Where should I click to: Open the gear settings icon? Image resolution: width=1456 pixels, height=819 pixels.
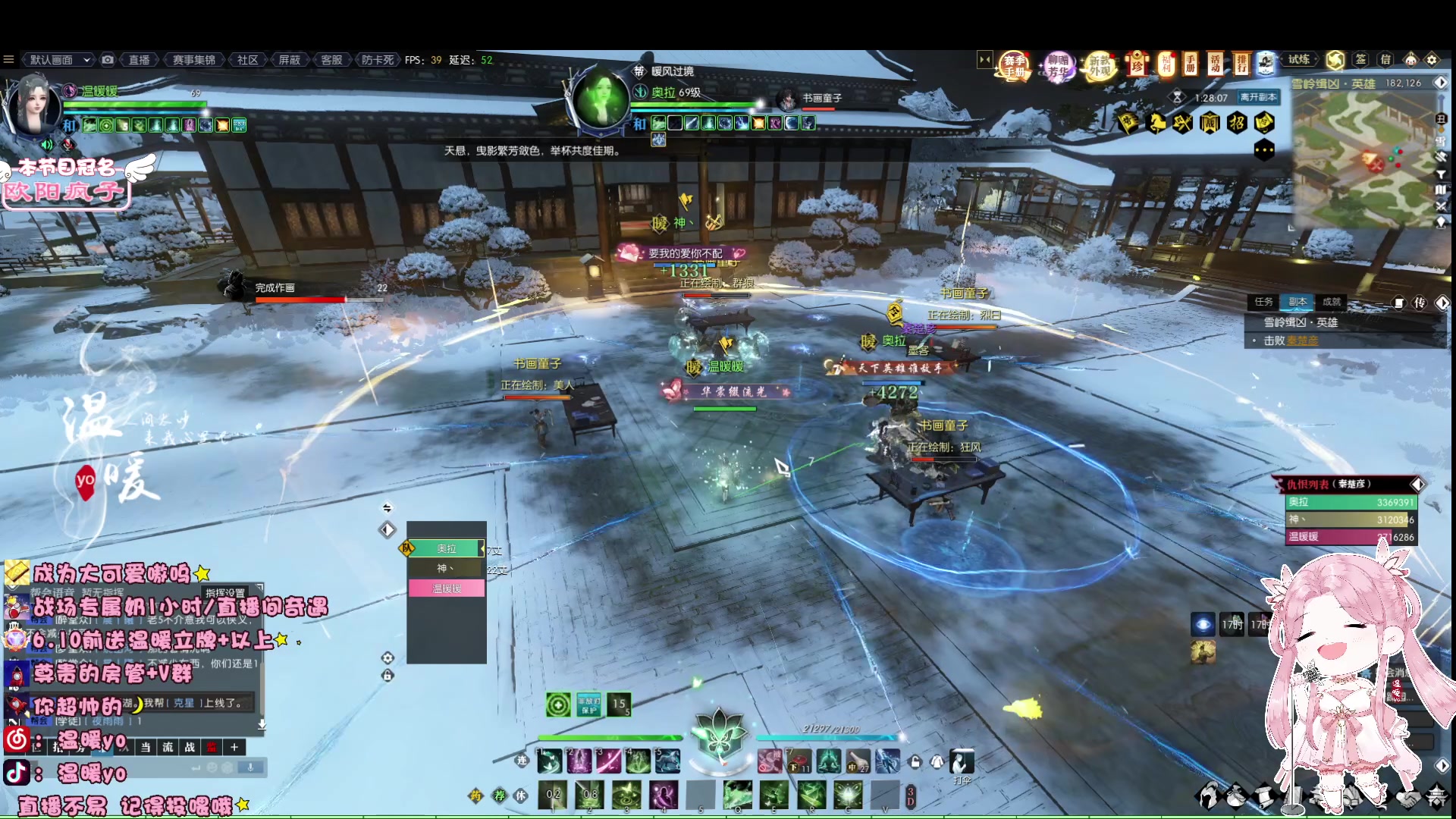pyautogui.click(x=1432, y=60)
